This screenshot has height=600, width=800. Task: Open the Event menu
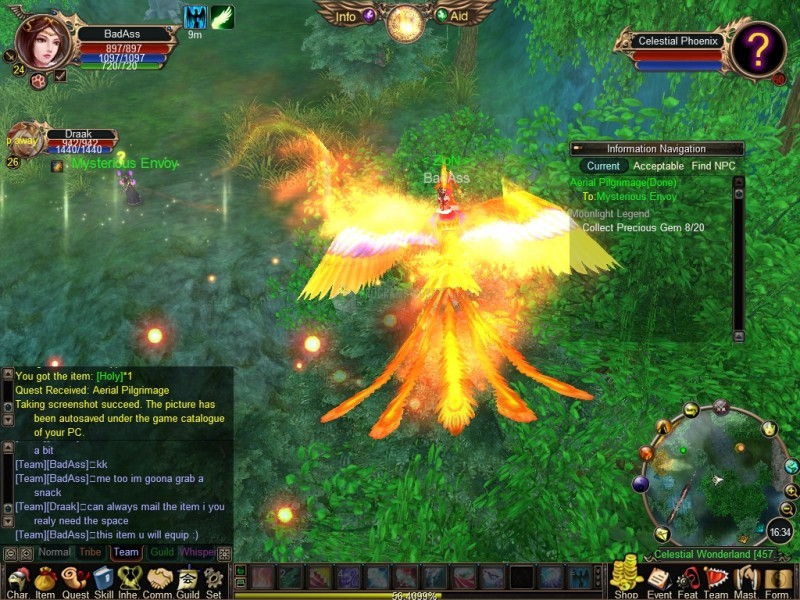(x=657, y=580)
